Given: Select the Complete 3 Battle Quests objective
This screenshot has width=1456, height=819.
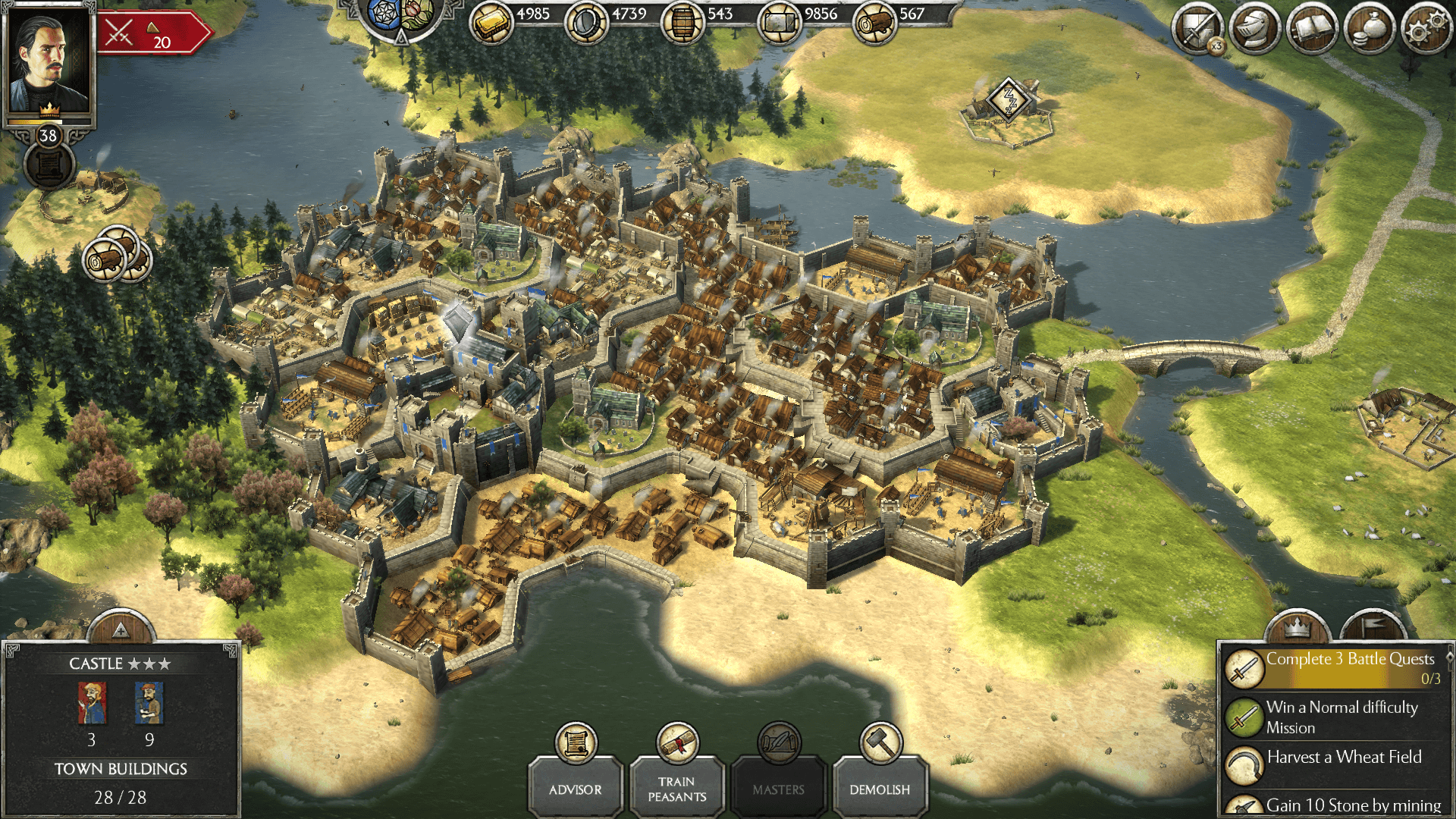Looking at the screenshot, I should [x=1335, y=667].
